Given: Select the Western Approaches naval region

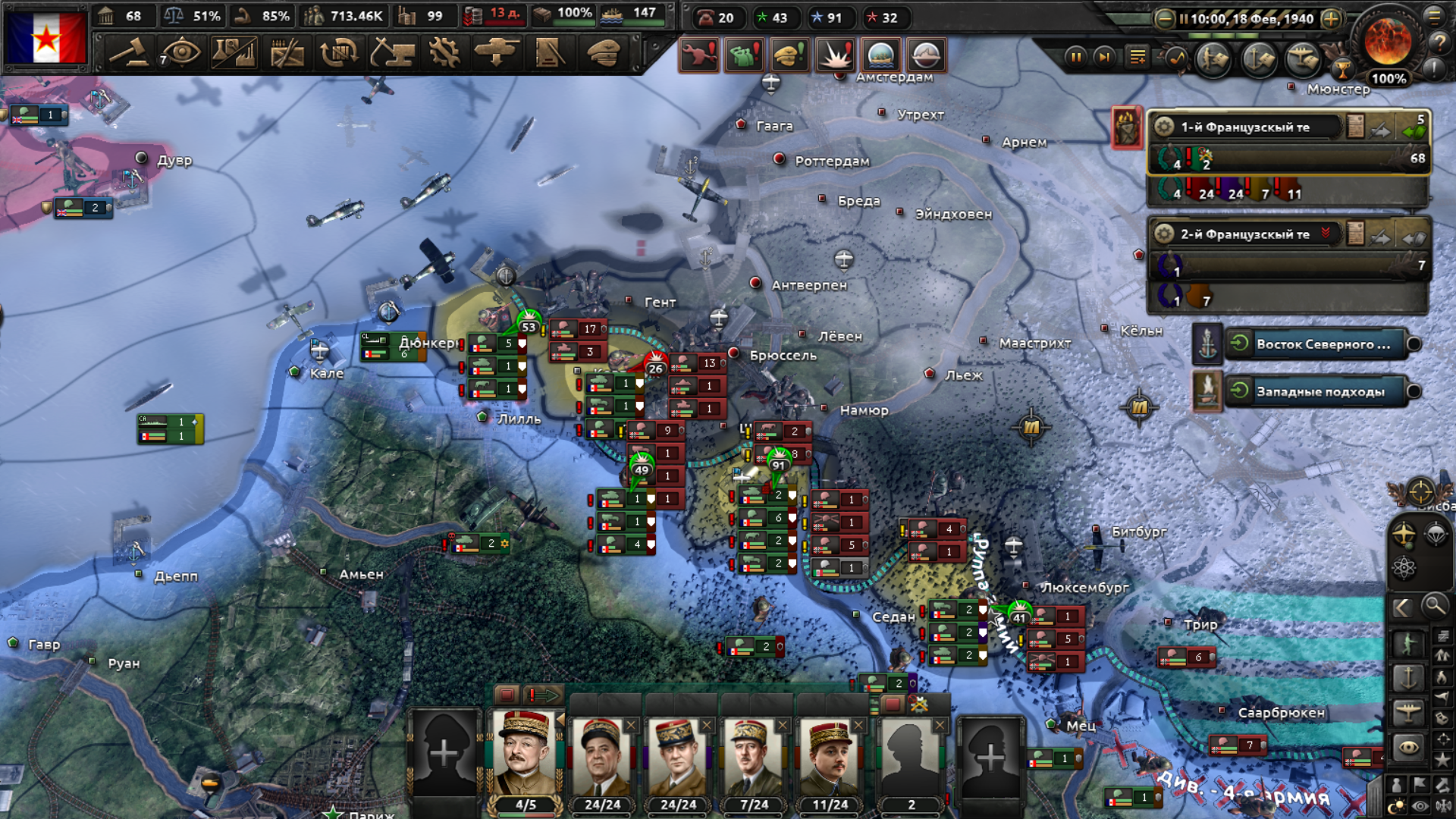Looking at the screenshot, I should [x=1320, y=392].
